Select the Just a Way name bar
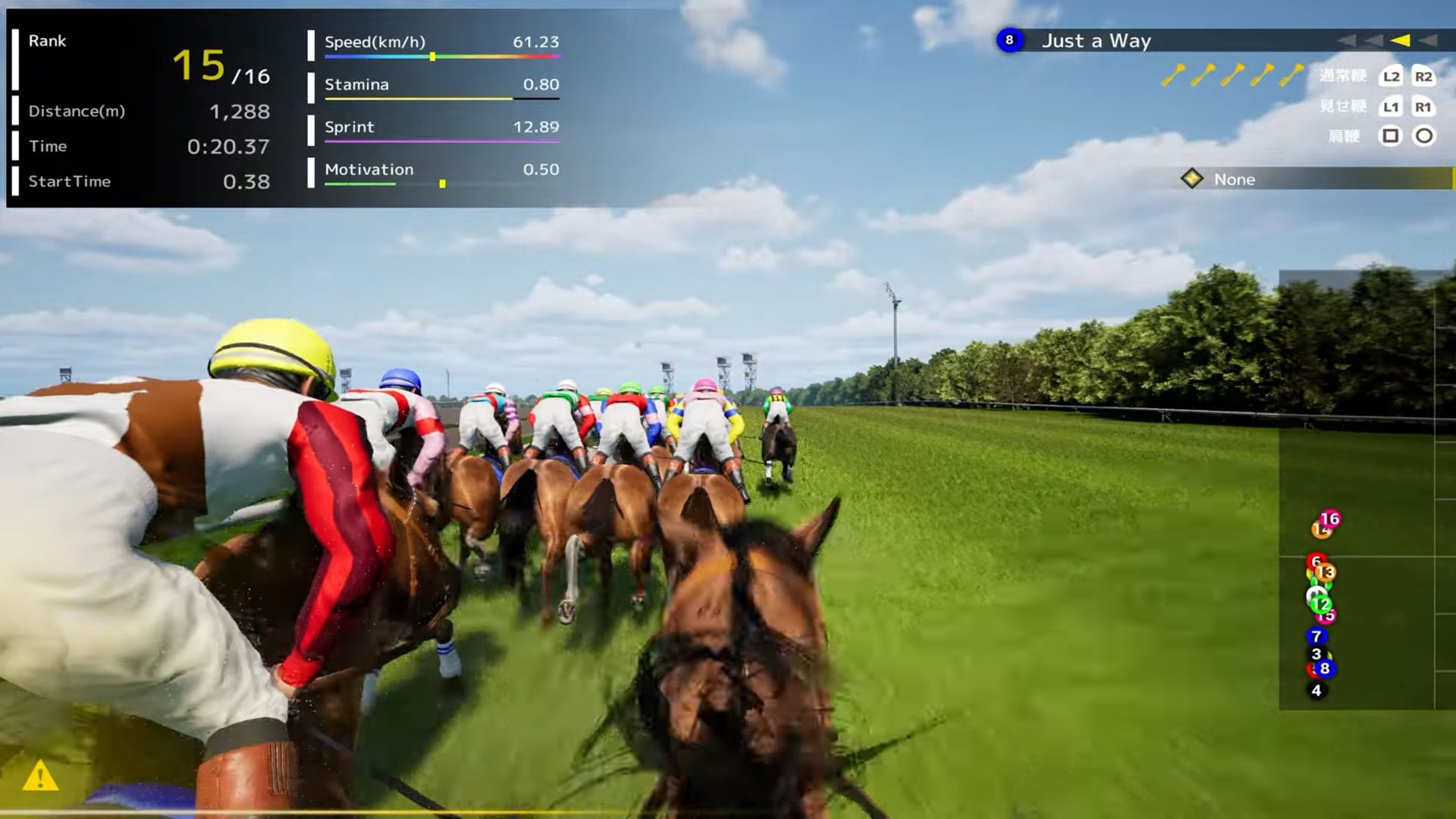The width and height of the screenshot is (1456, 819). (1097, 40)
